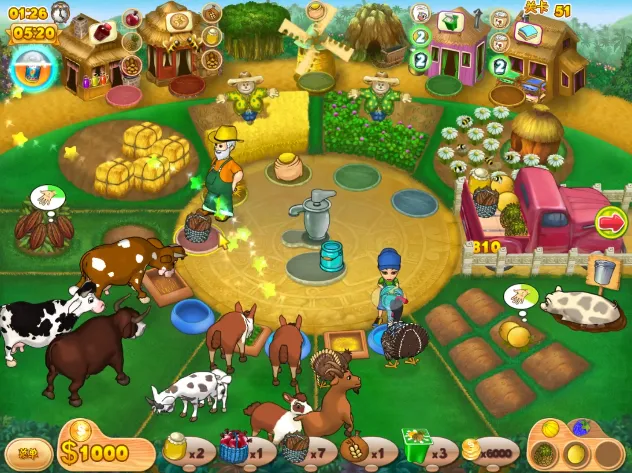
Task: Select the blue book icon over right barn
Action: coord(526,31)
